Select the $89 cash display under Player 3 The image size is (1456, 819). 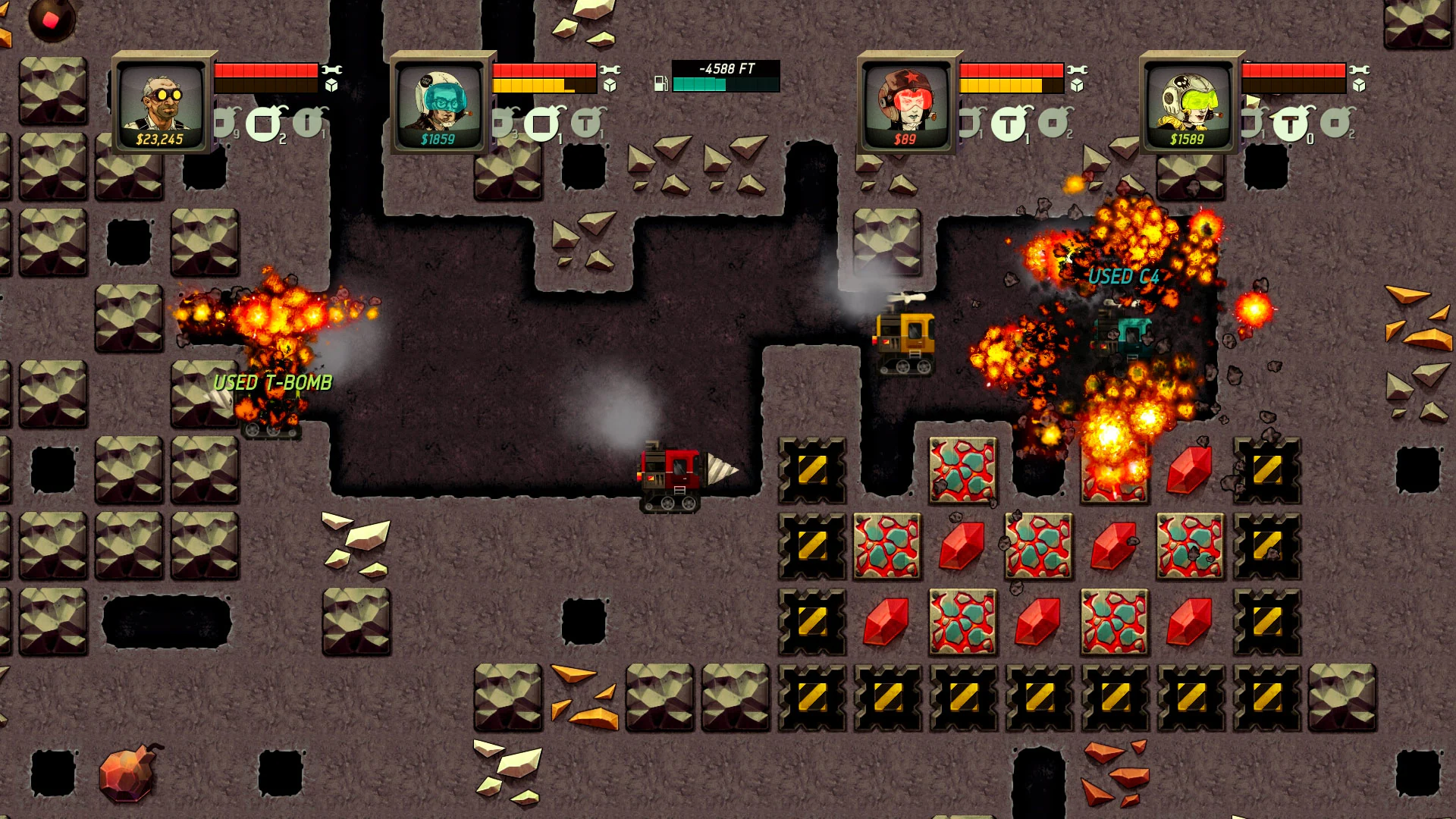(904, 137)
